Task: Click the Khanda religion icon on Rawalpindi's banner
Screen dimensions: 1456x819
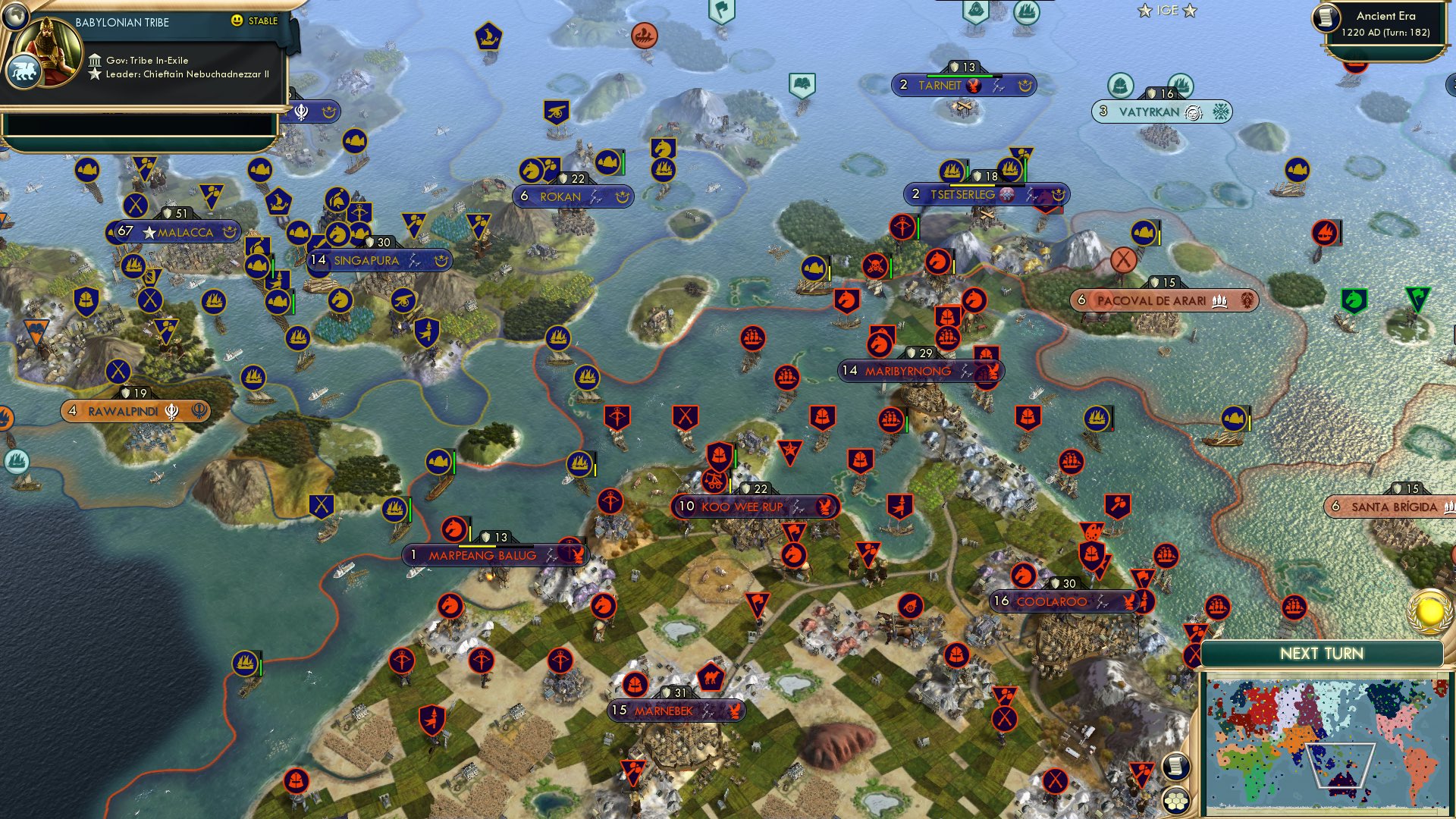Action: point(173,410)
